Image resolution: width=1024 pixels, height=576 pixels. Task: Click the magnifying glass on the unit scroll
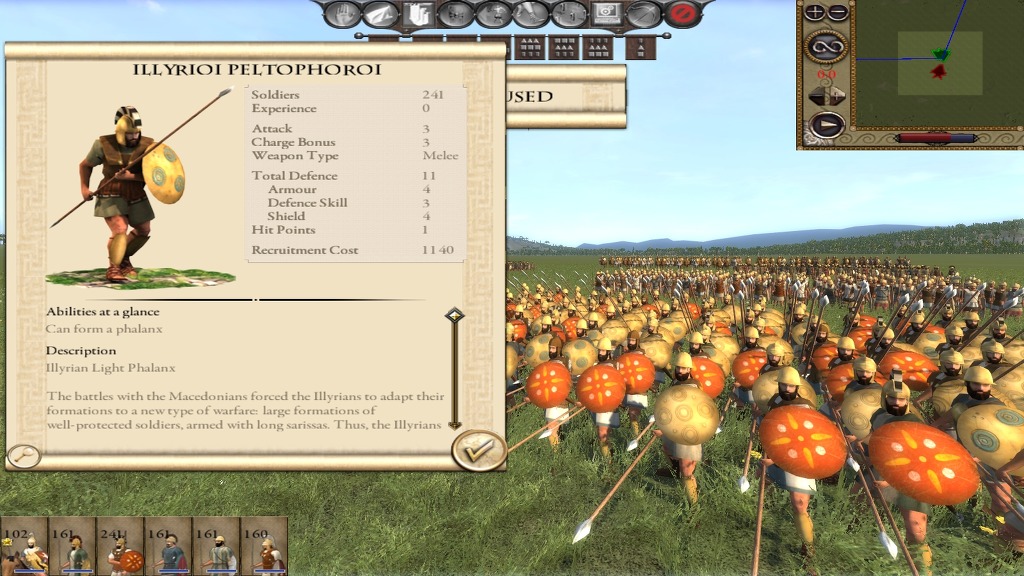click(23, 457)
